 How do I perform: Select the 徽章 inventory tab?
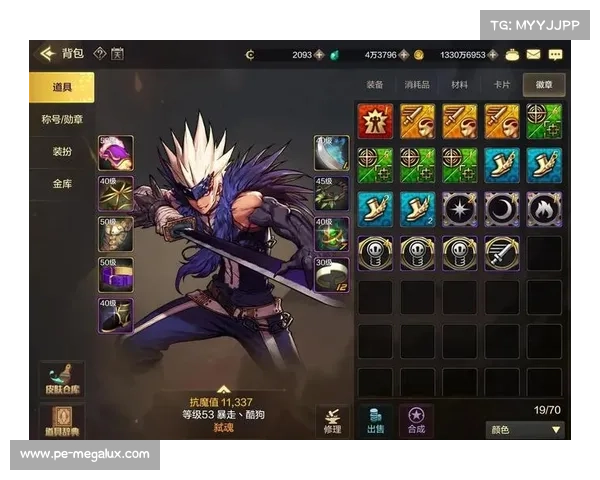point(544,85)
